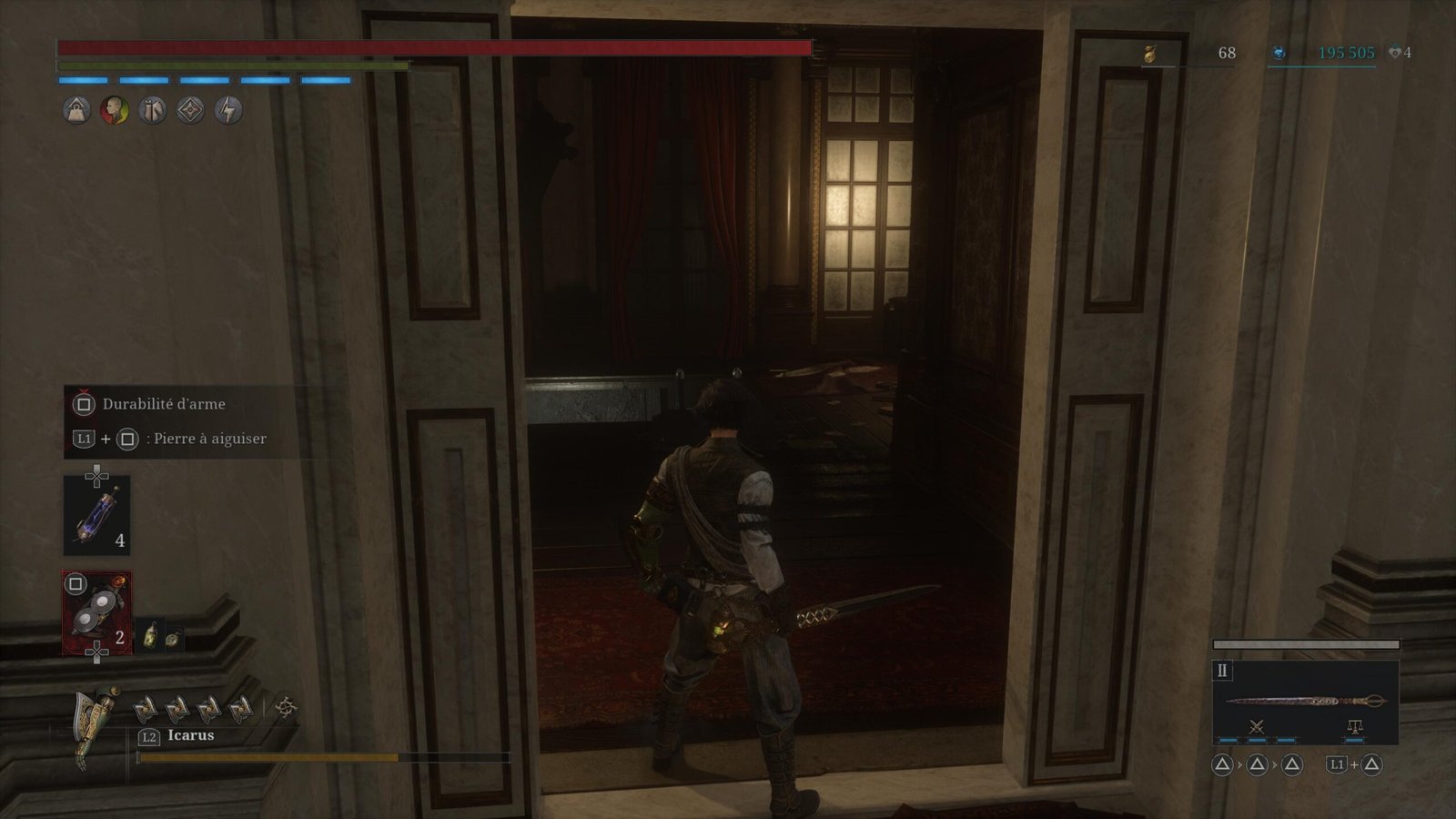Screen dimensions: 1456x819
Task: Select the gold pouch item counter icon
Action: [1150, 55]
